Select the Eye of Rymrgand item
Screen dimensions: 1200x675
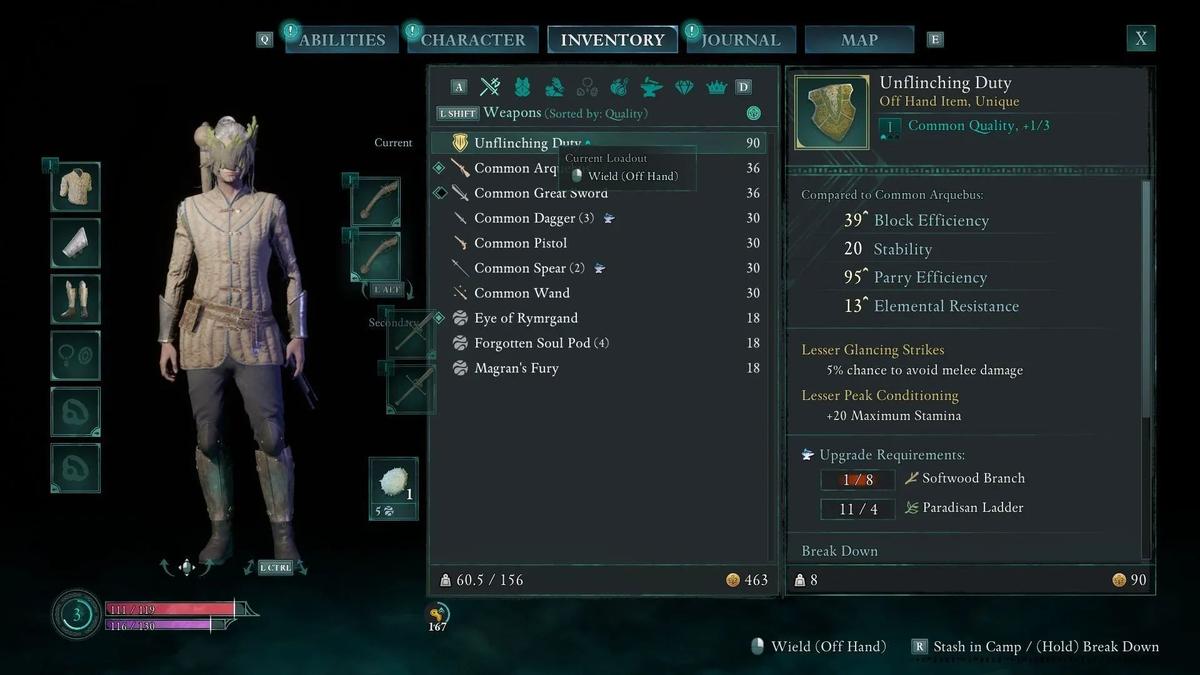[526, 318]
